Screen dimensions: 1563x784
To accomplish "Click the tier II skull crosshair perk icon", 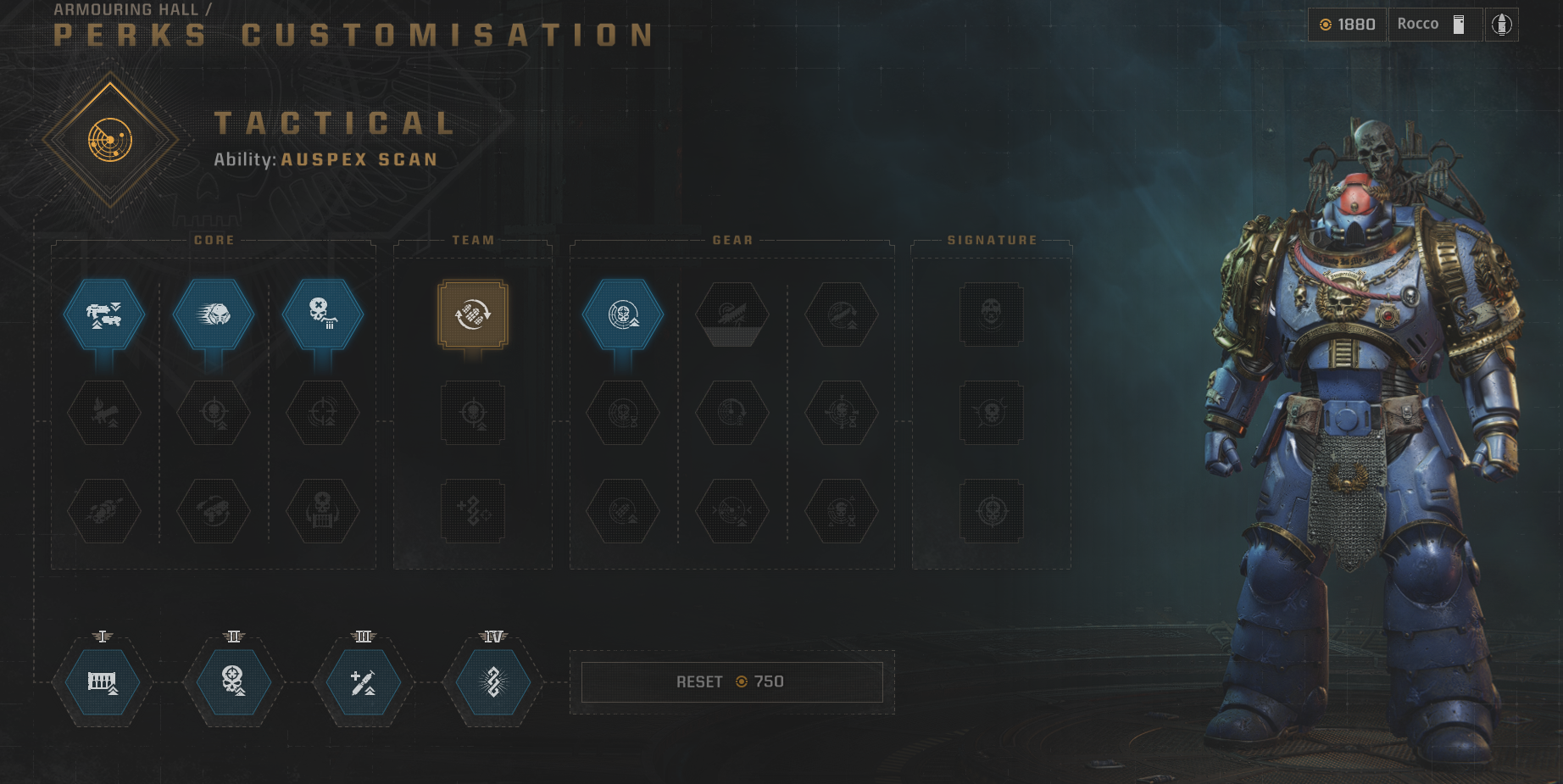I will [232, 683].
